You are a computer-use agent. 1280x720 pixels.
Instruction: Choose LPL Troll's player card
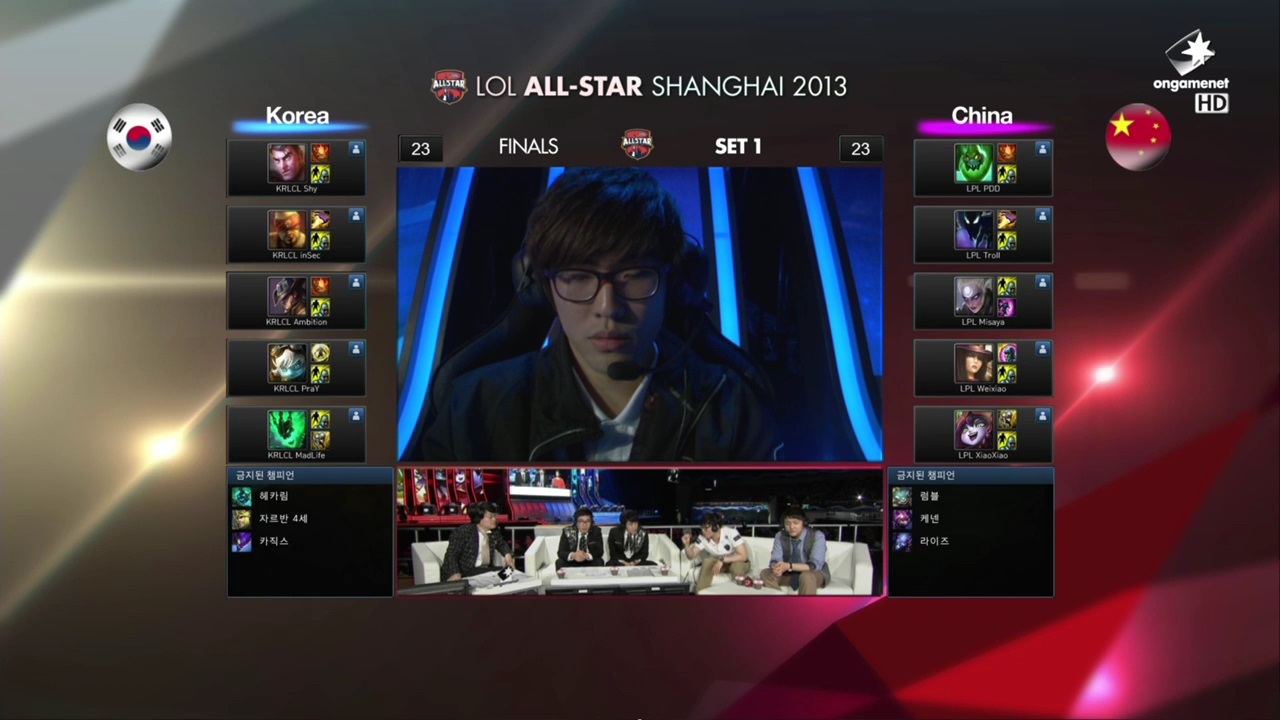(983, 235)
